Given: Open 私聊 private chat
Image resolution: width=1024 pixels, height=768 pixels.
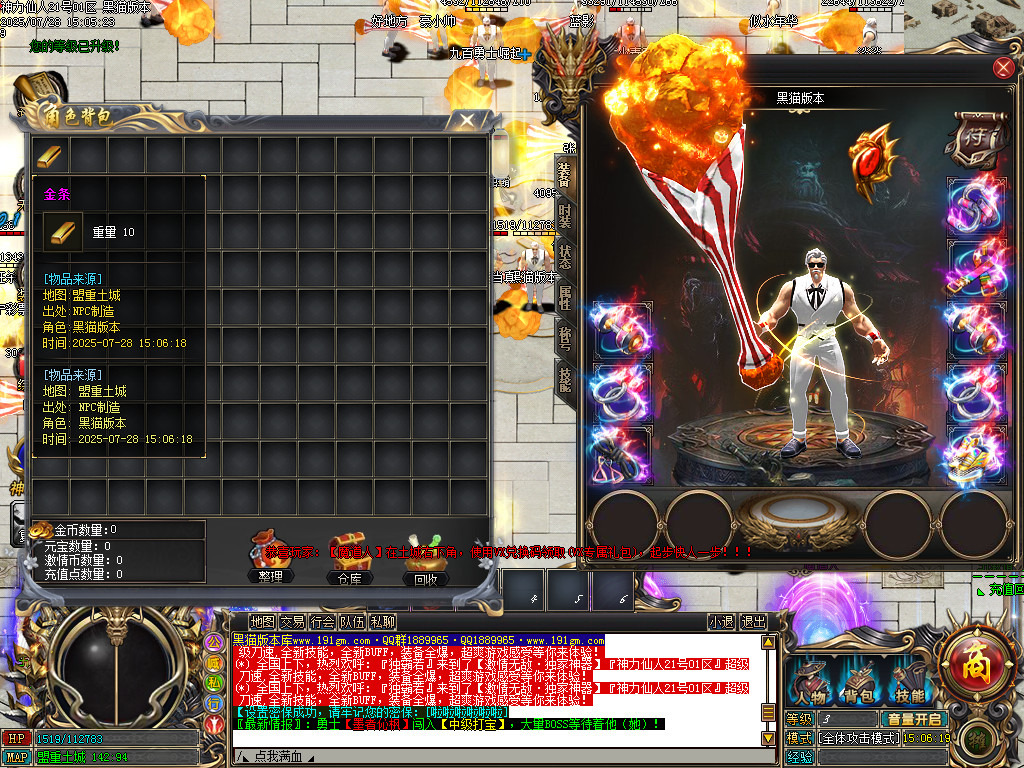Looking at the screenshot, I should pos(382,622).
